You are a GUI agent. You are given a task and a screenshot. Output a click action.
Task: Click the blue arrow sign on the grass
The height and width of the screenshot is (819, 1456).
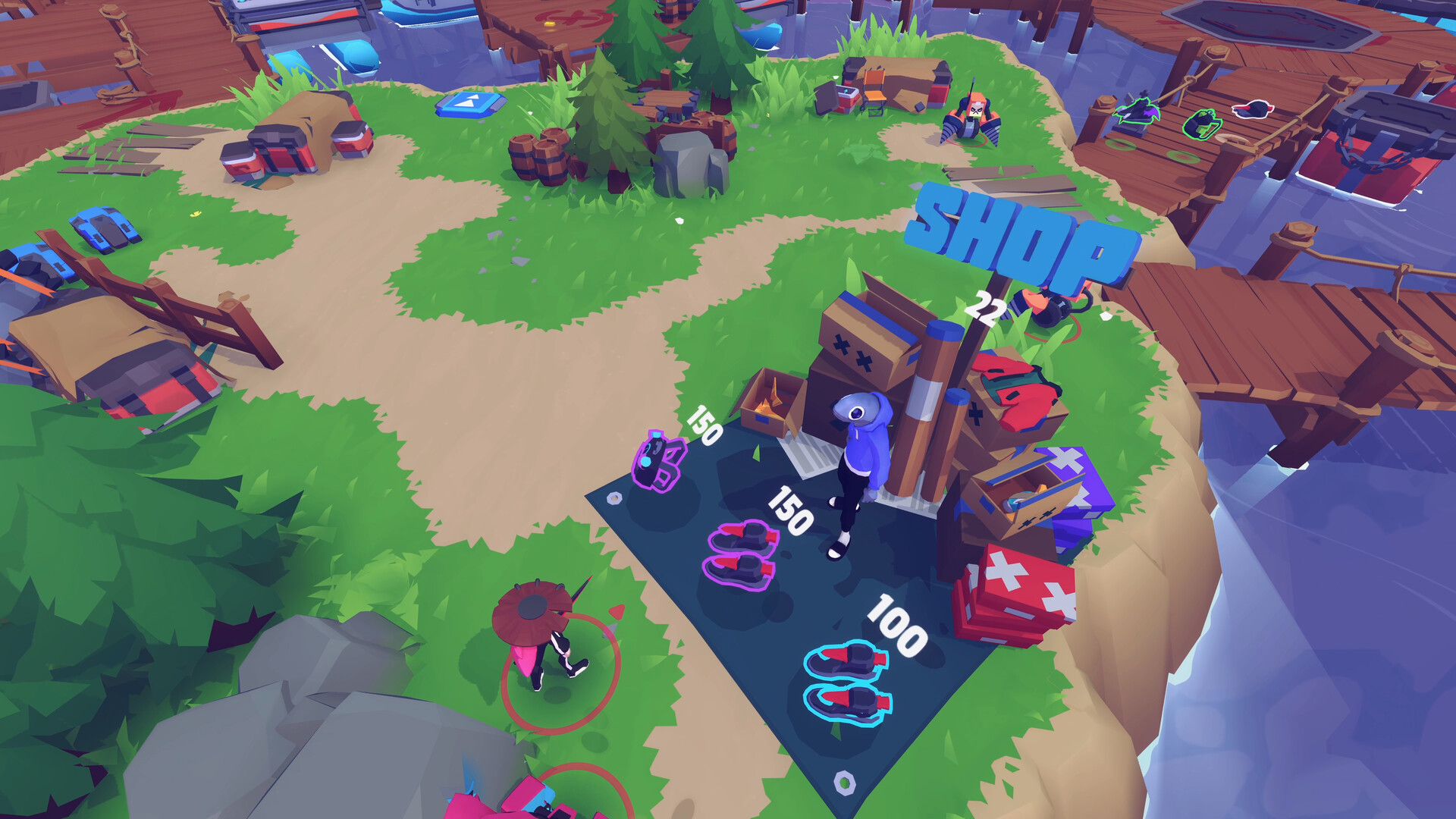(x=472, y=102)
